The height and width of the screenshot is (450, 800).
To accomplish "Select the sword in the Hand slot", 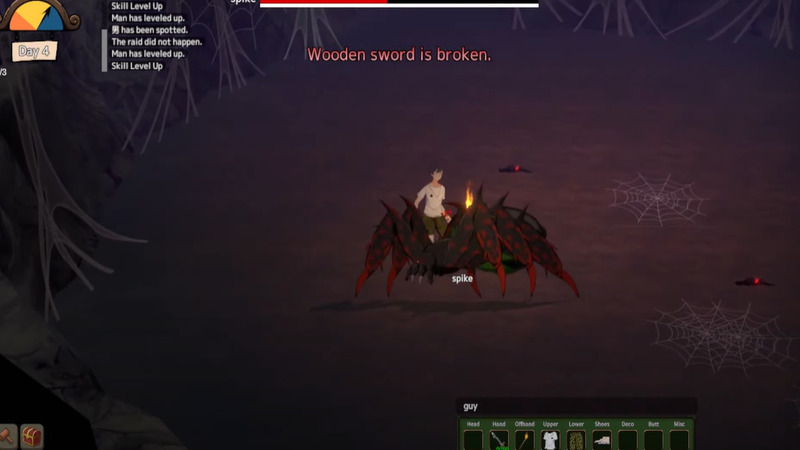I will click(x=499, y=440).
